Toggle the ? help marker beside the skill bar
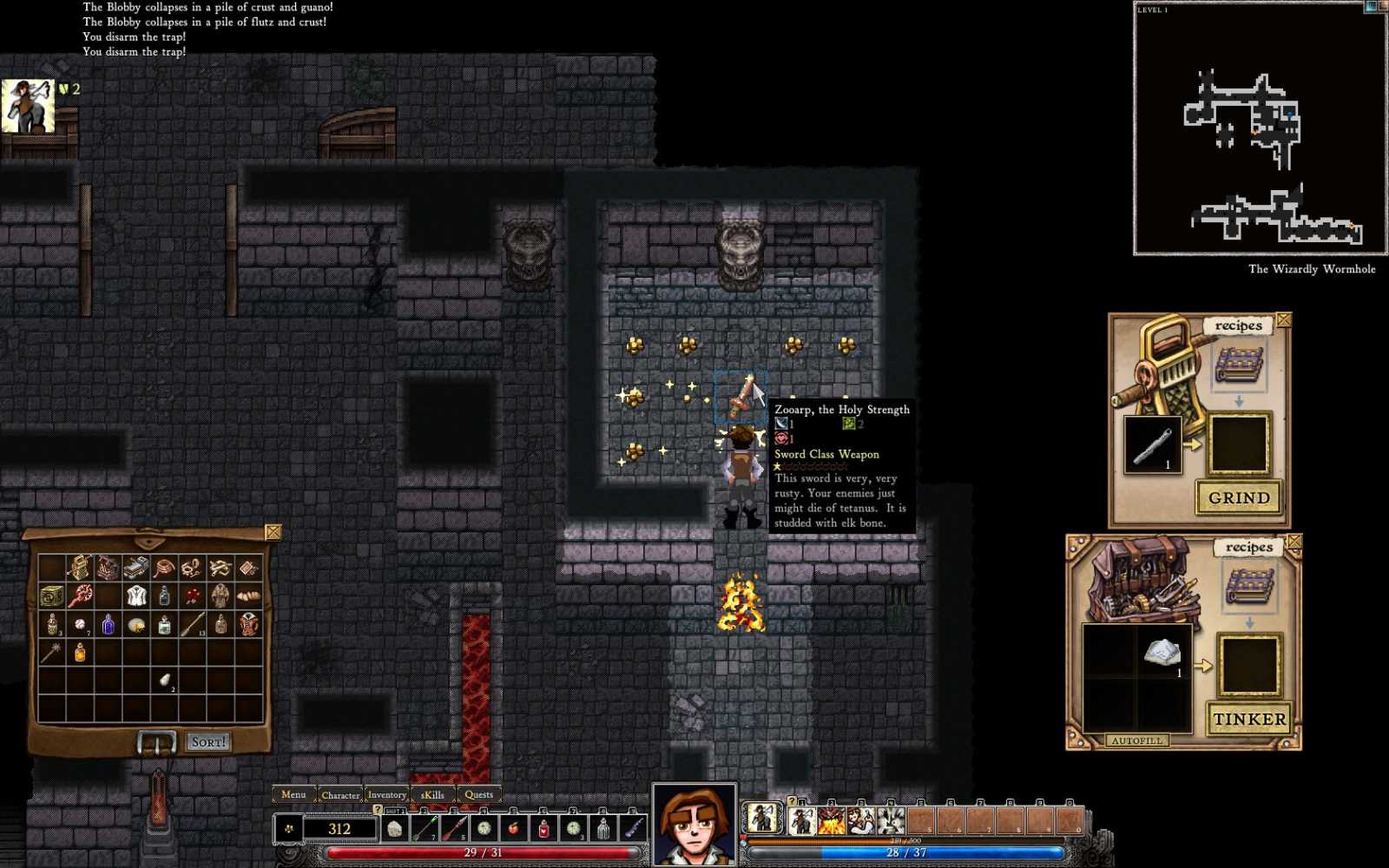Image resolution: width=1389 pixels, height=868 pixels. click(x=792, y=802)
